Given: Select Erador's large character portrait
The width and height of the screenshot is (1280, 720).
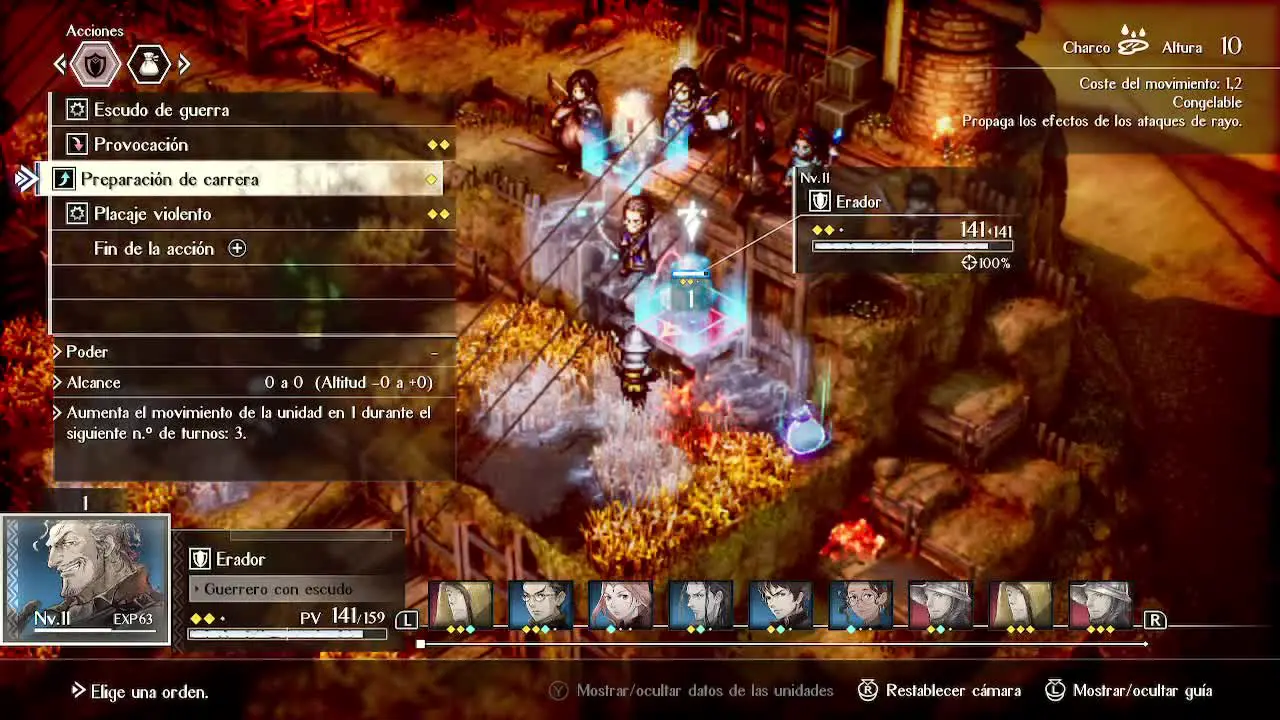Looking at the screenshot, I should point(86,578).
